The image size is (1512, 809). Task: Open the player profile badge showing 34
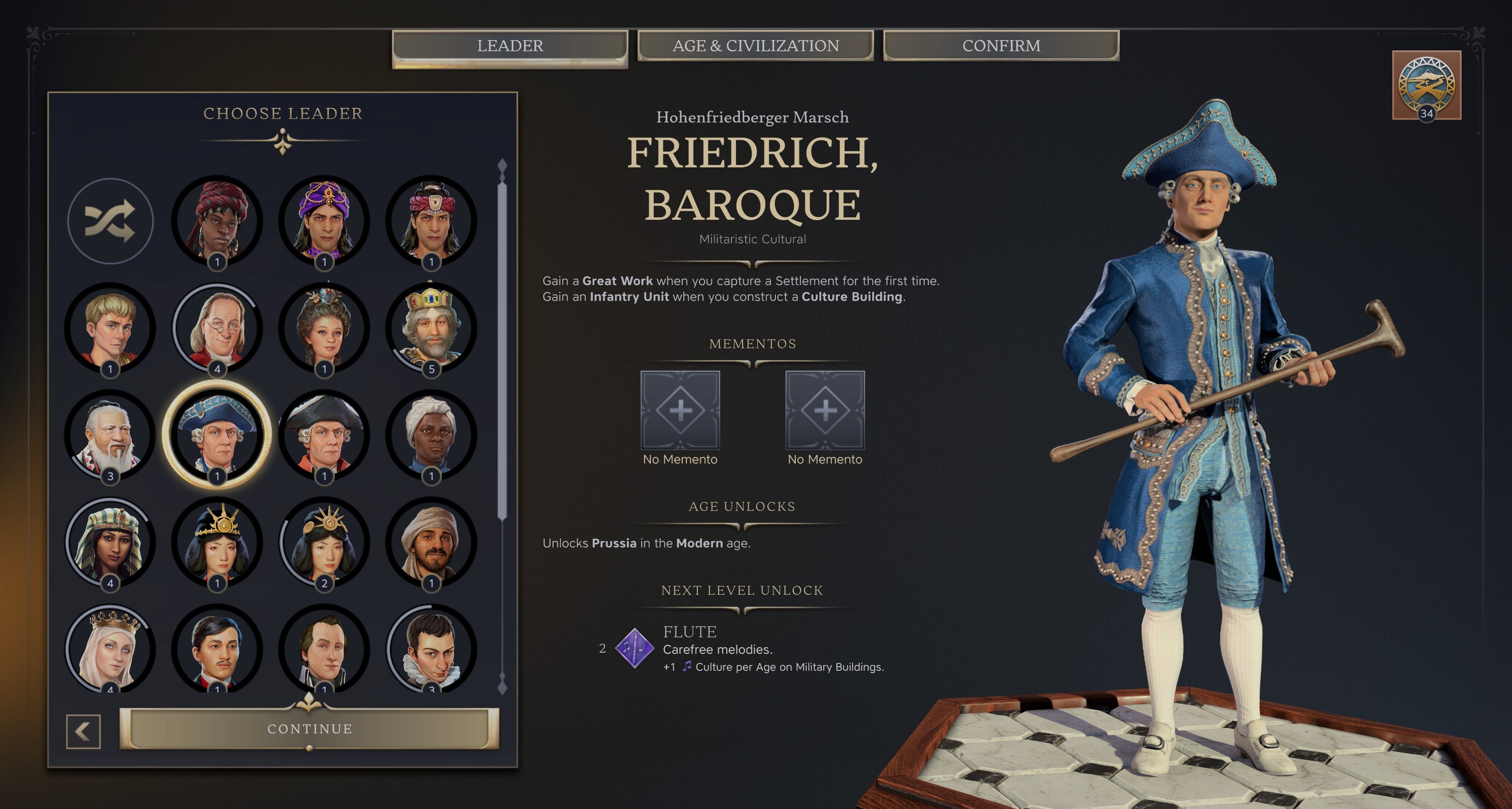tap(1426, 85)
